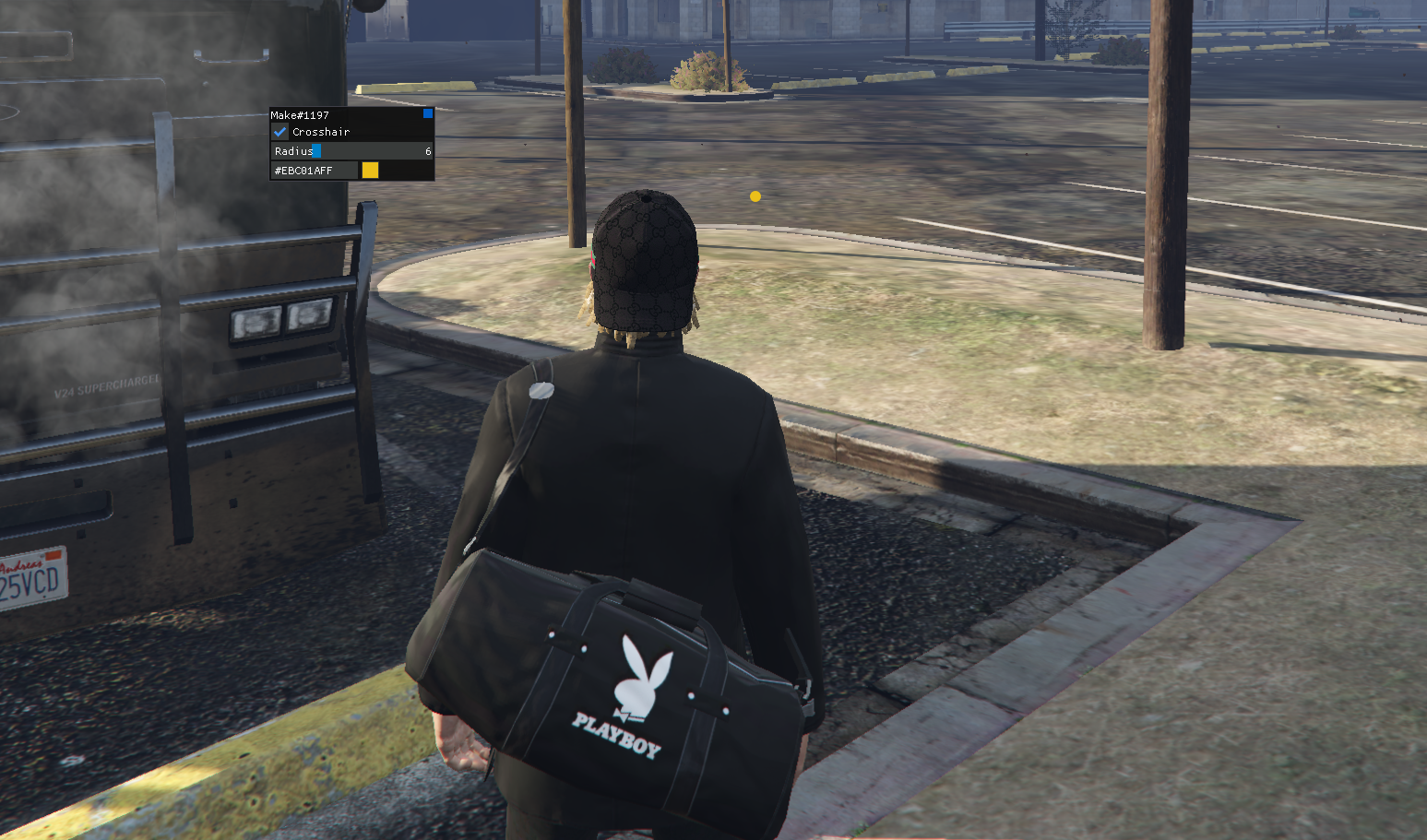Click the yellow waypoint dot on the road
Image resolution: width=1427 pixels, height=840 pixels.
(755, 195)
